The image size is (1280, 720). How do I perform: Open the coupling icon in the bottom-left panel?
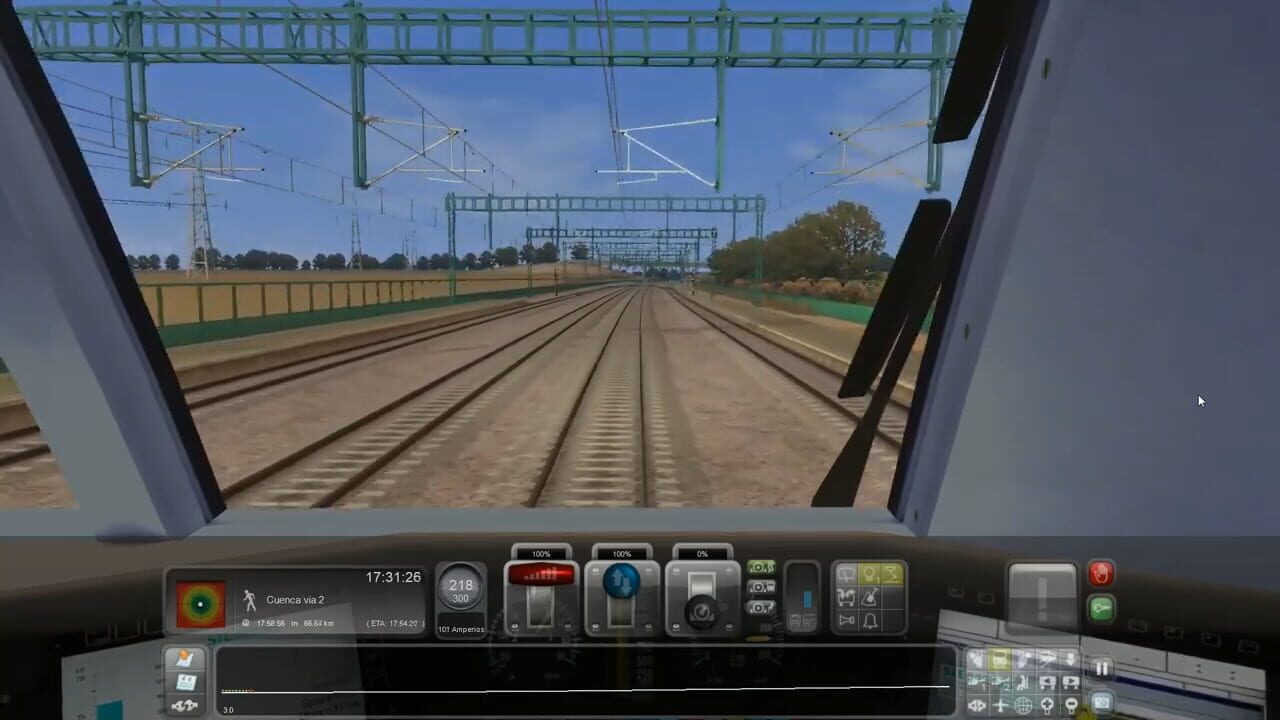point(184,705)
